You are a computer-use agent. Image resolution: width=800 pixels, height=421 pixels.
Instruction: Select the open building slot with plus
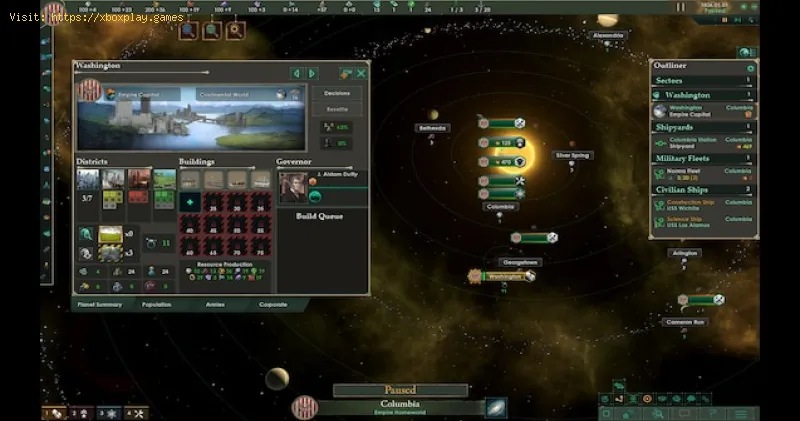click(187, 201)
